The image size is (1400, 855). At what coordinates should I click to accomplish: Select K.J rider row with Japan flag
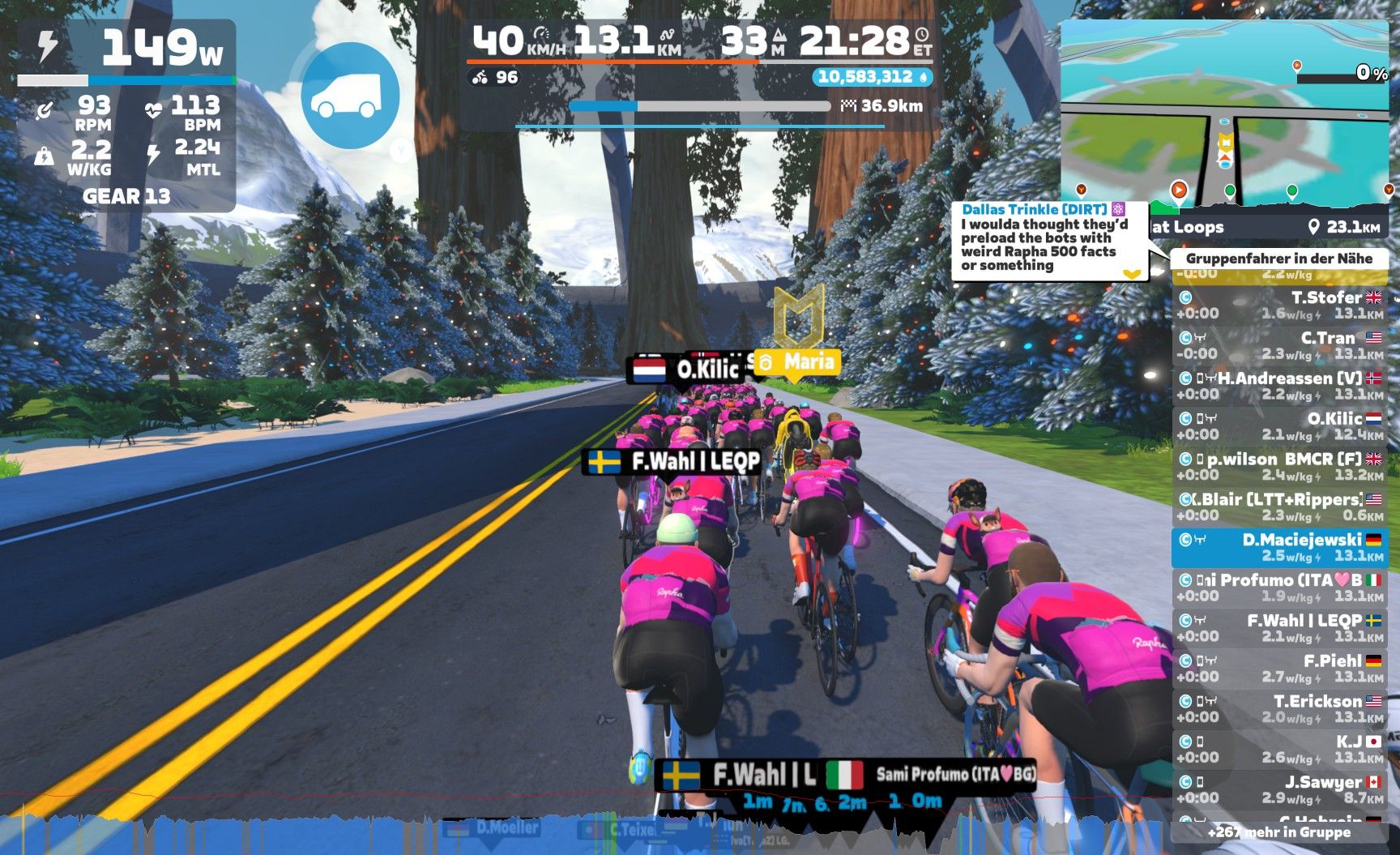1280,750
